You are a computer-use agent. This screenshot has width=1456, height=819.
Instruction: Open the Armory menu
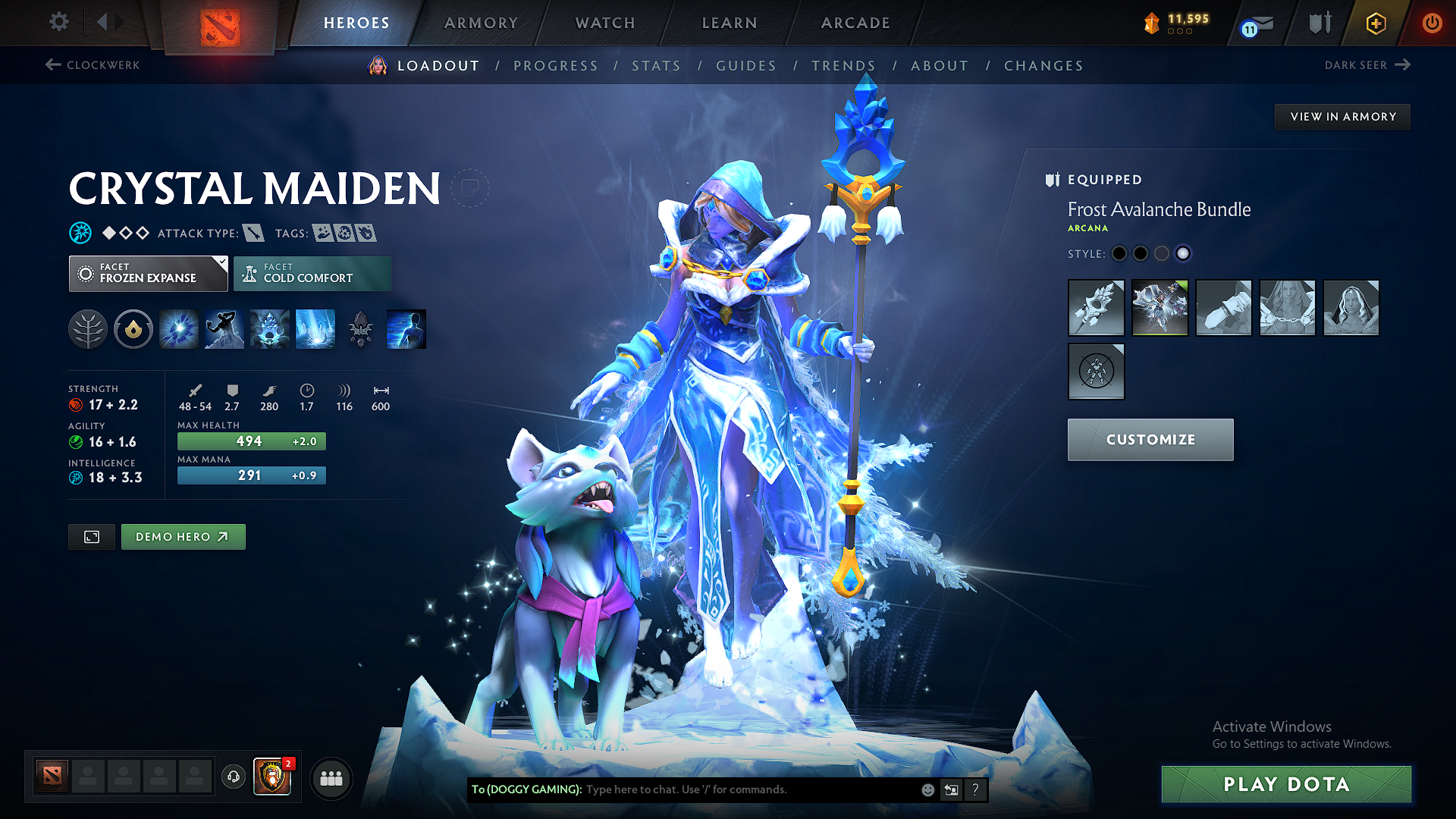(x=481, y=23)
